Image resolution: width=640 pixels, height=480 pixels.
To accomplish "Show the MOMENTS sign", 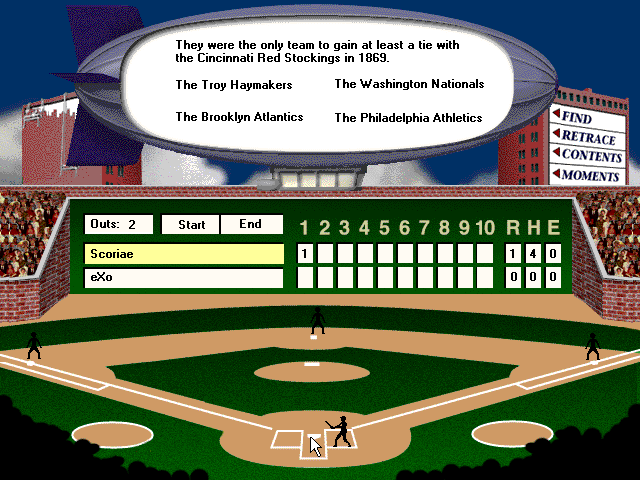I will (x=589, y=175).
